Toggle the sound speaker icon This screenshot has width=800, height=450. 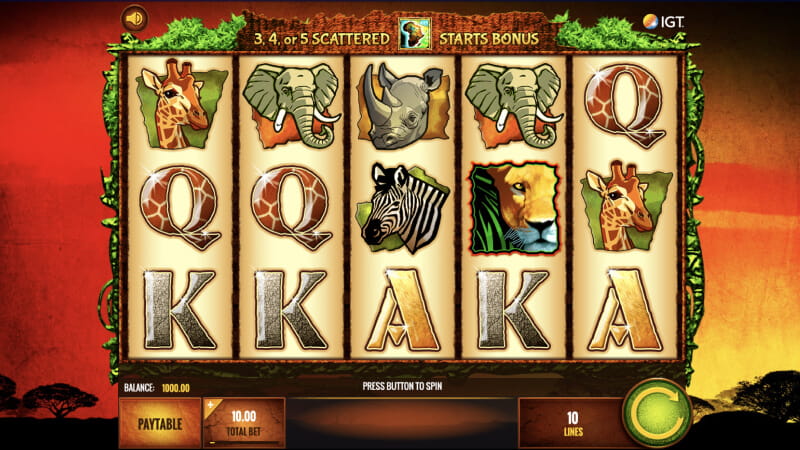[x=133, y=18]
